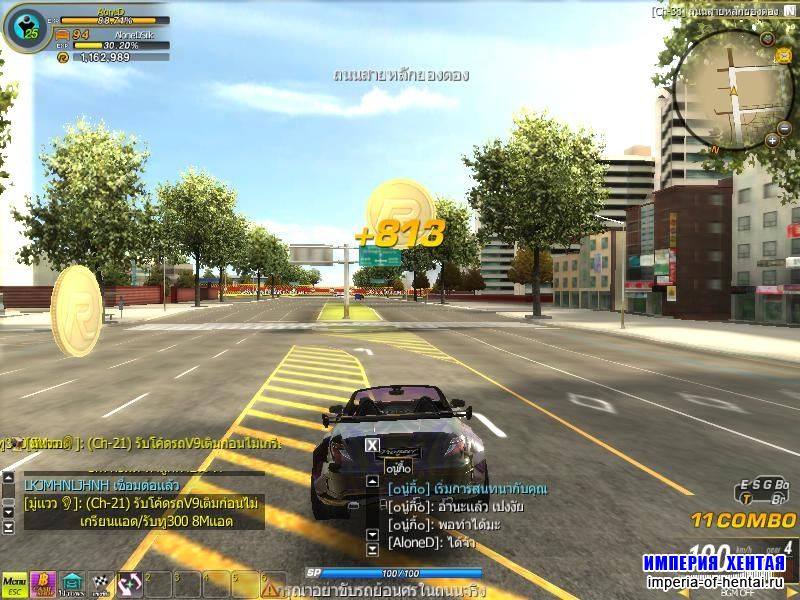Click the N toggle beside channel name
This screenshot has width=800, height=600.
(790, 11)
